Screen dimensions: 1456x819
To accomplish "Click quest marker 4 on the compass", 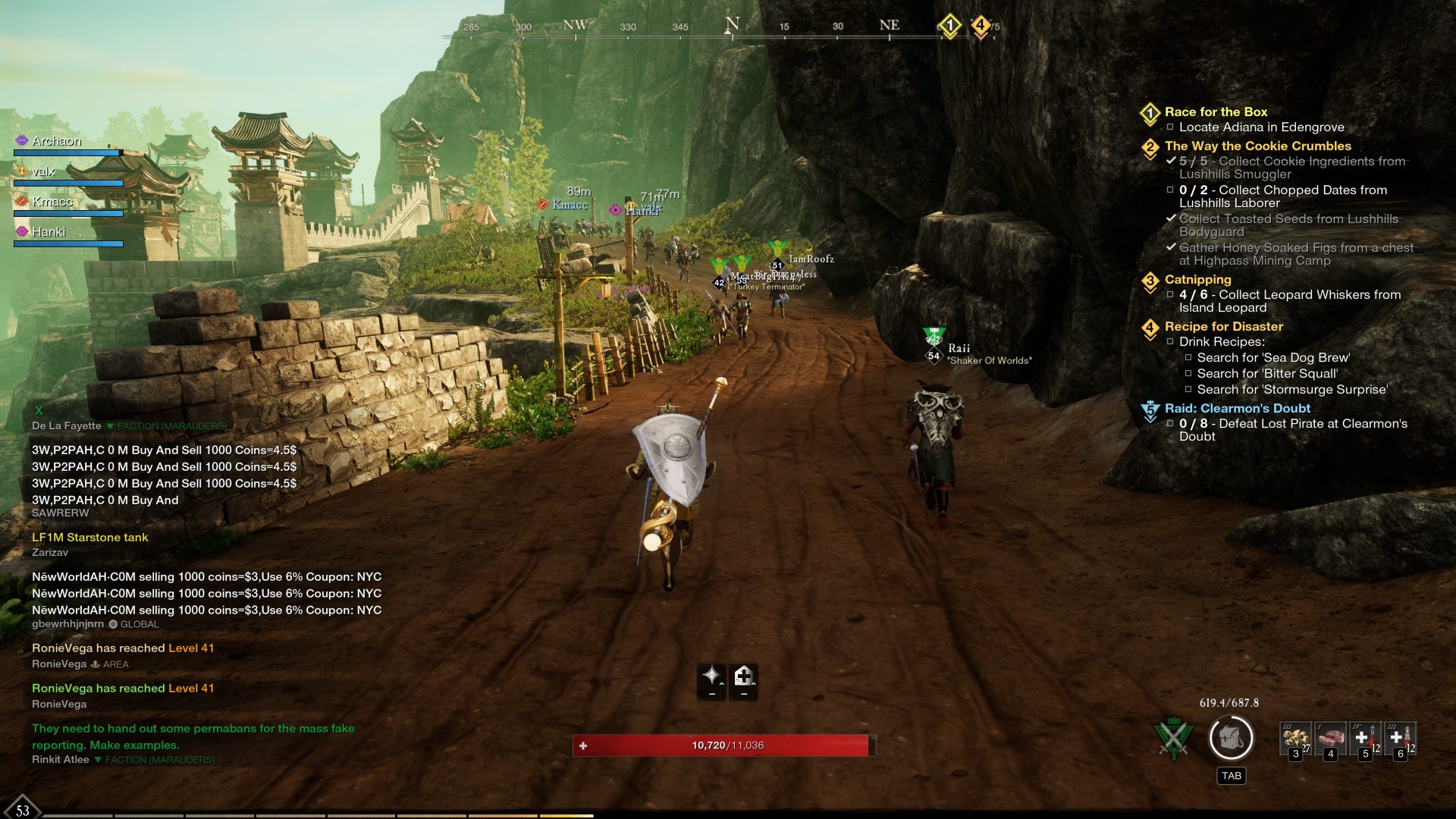I will point(980,26).
